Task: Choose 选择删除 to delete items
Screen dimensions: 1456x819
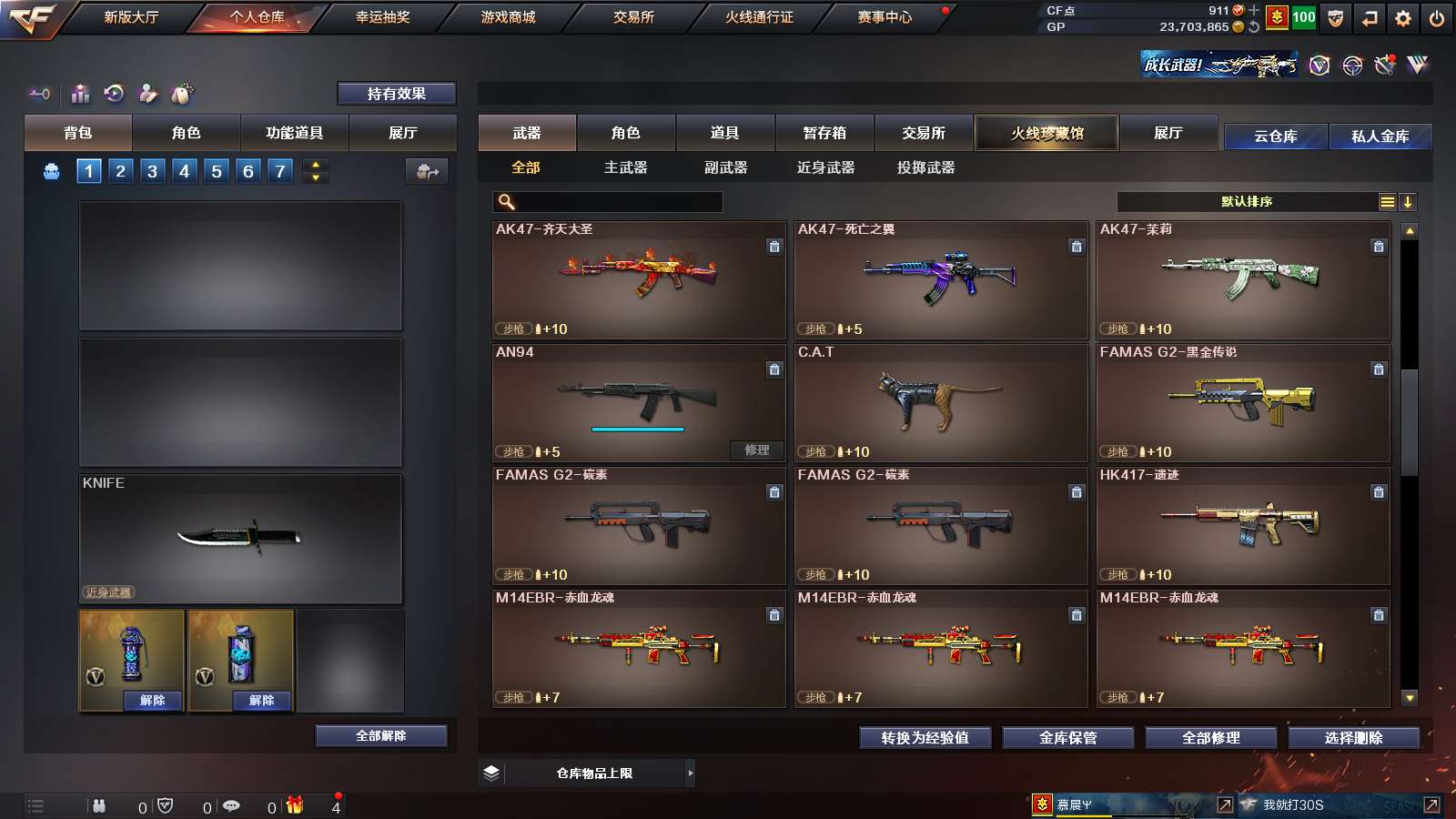Action: pos(1353,738)
